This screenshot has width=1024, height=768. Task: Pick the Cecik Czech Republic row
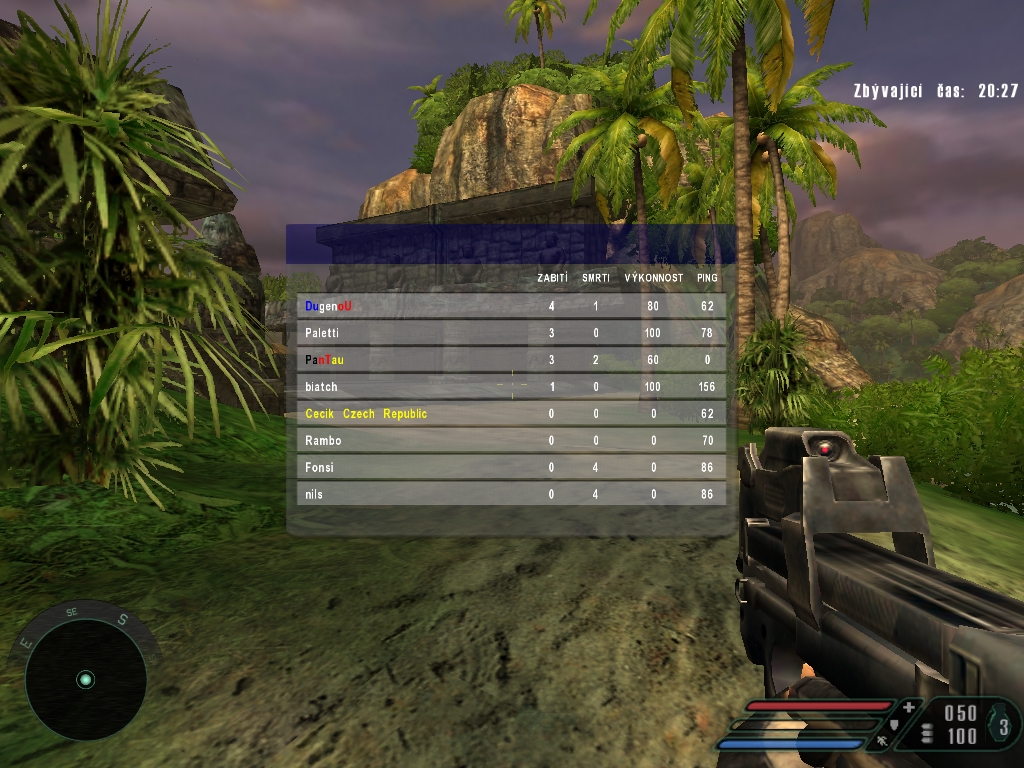tap(511, 414)
